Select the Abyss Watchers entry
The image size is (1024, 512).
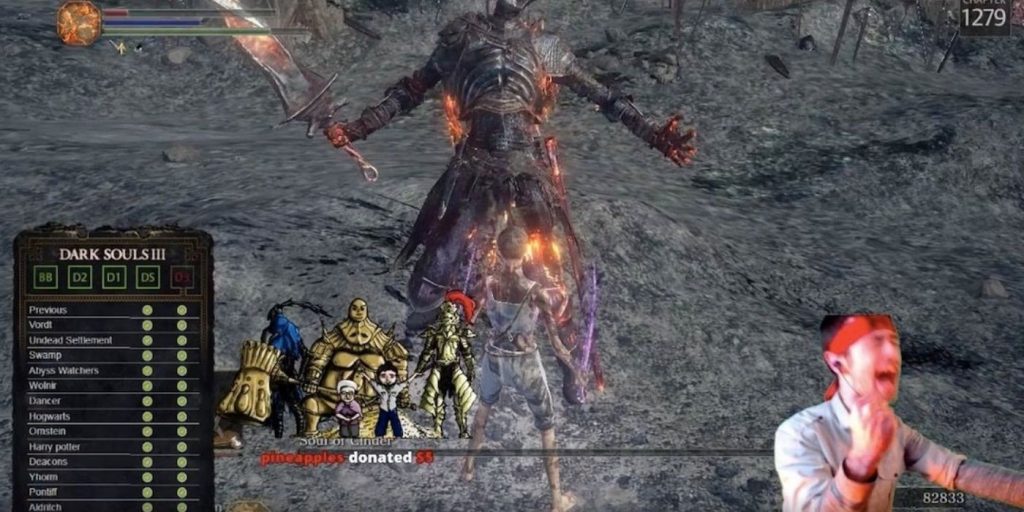64,371
